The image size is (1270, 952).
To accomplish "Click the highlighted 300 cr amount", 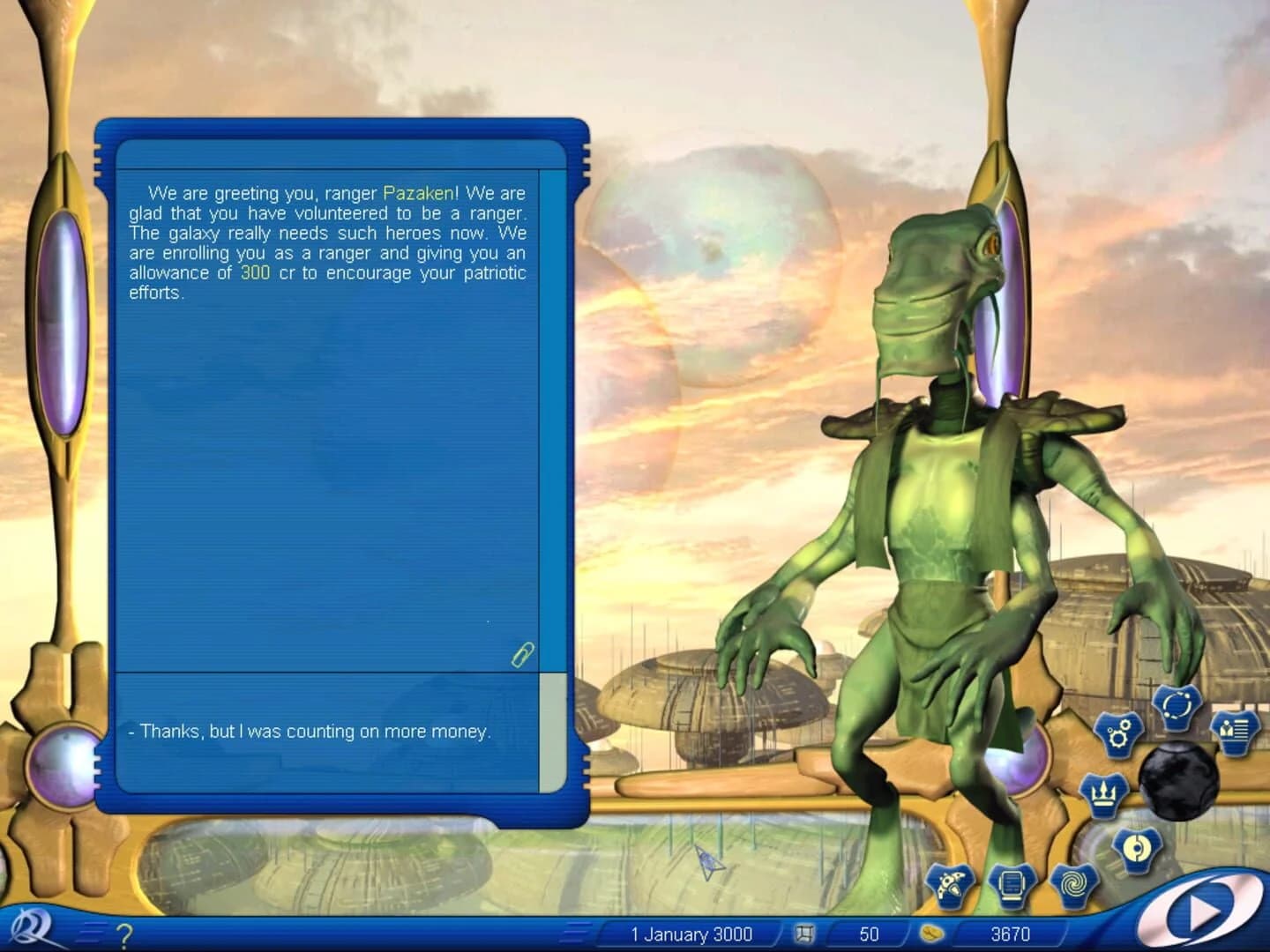I will pos(253,272).
